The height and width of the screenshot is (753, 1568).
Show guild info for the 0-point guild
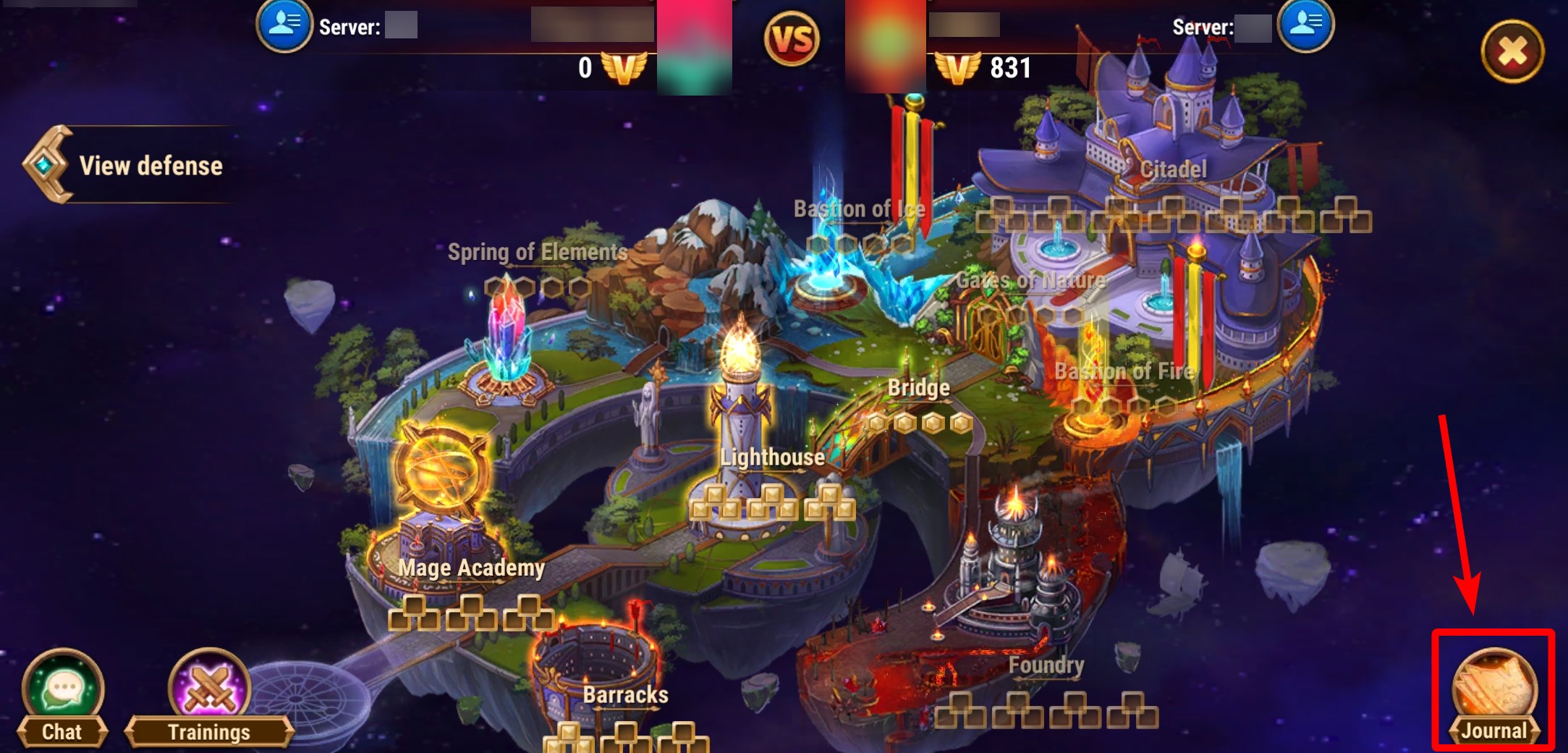(x=284, y=25)
